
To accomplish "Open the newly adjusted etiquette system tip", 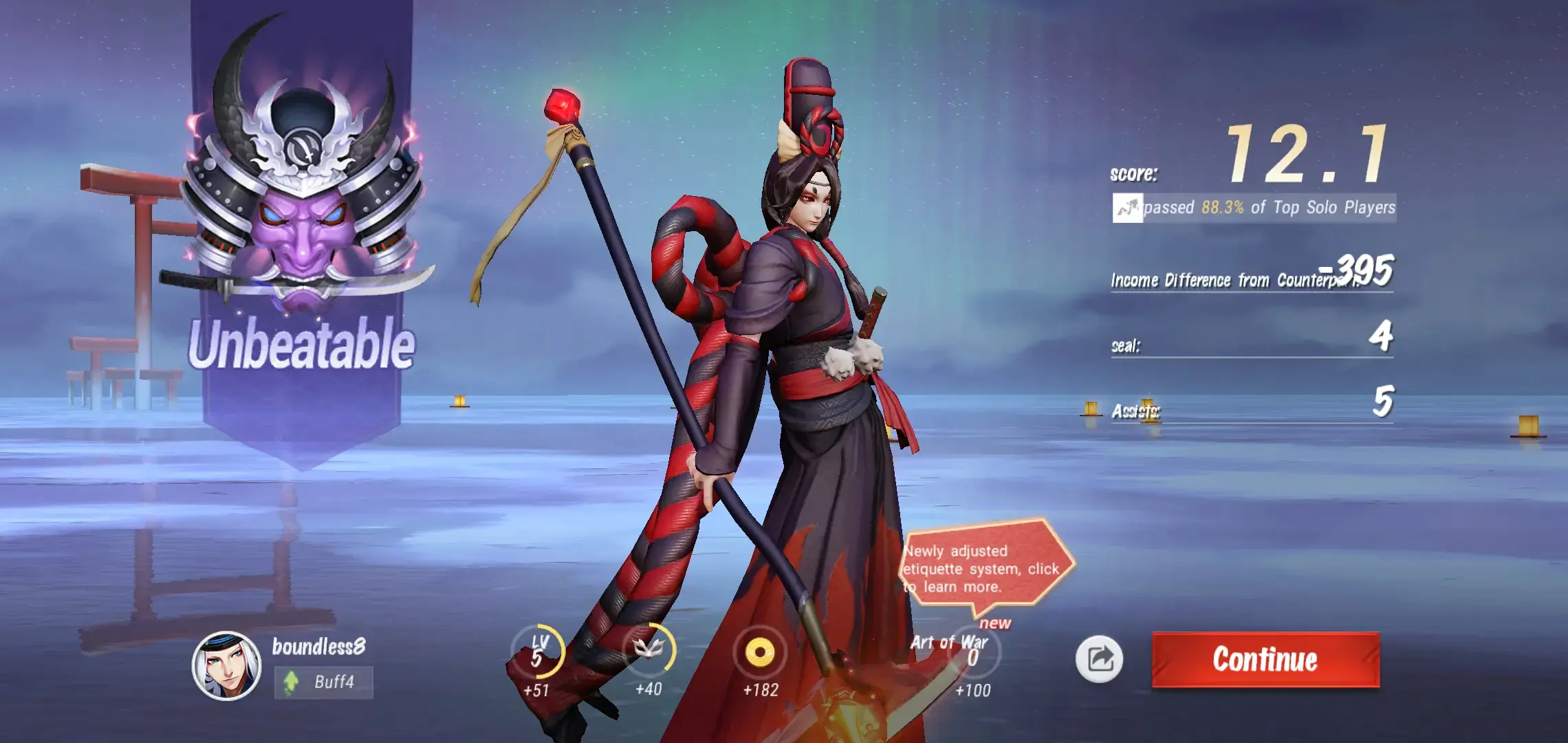I will coord(983,568).
